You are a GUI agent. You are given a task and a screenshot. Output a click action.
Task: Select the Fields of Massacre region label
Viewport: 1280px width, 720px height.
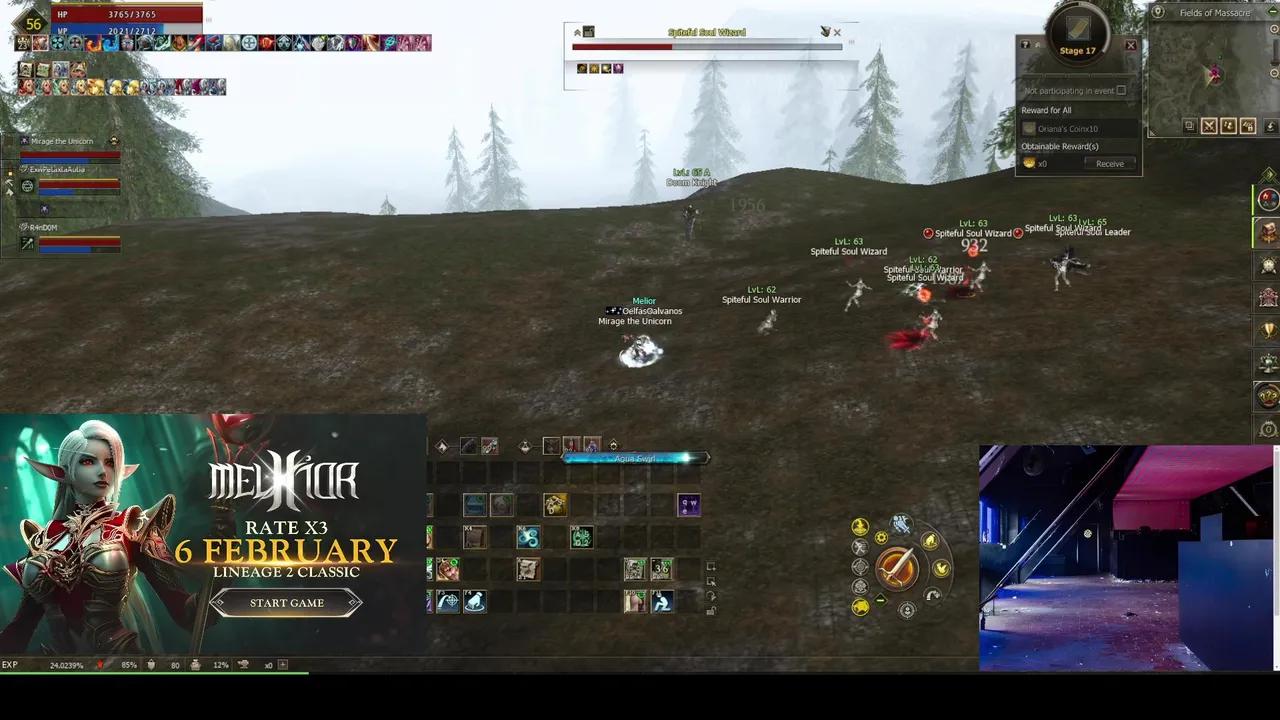click(x=1213, y=12)
